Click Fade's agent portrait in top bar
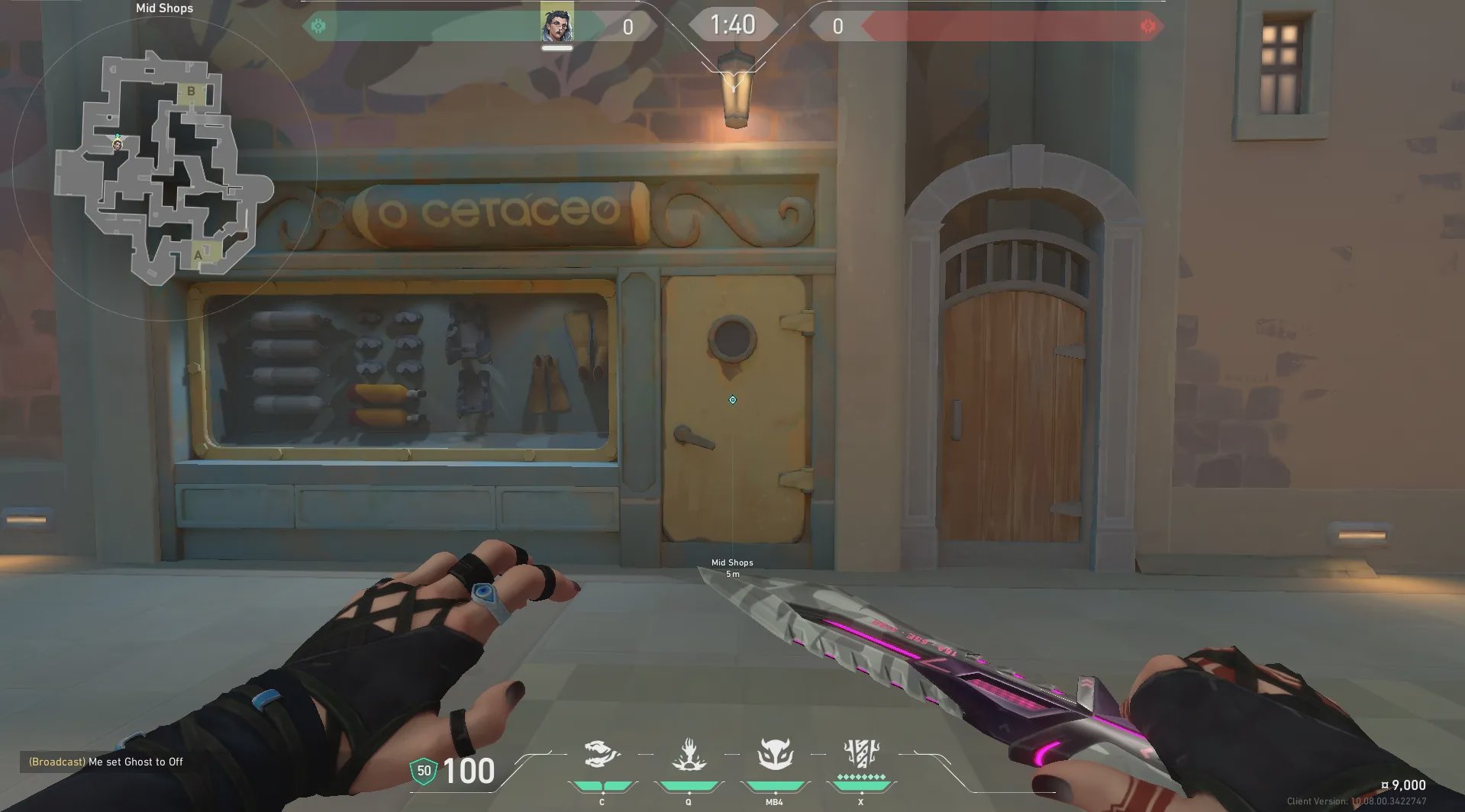 (x=557, y=25)
